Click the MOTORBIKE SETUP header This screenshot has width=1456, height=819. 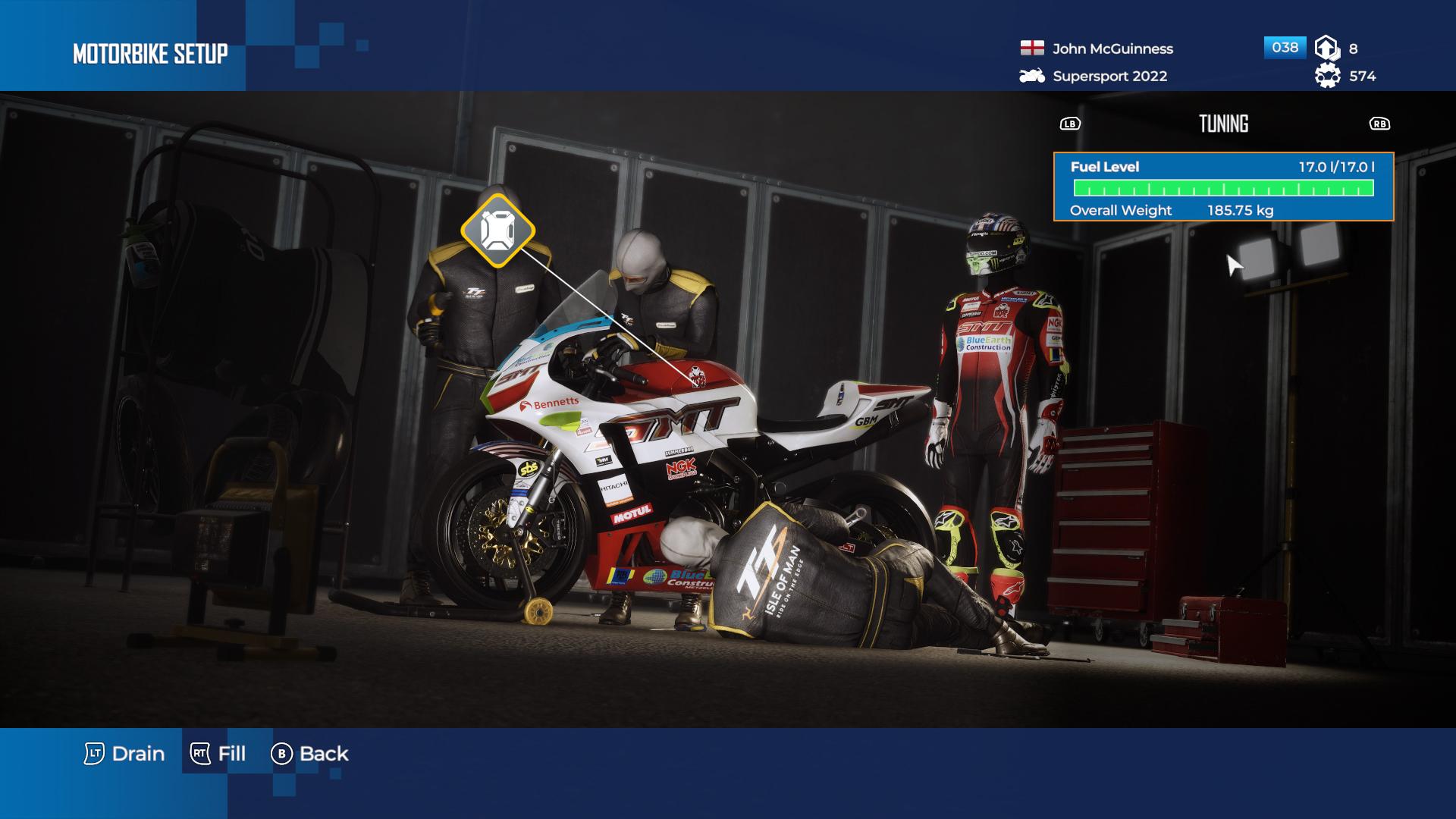pyautogui.click(x=149, y=54)
